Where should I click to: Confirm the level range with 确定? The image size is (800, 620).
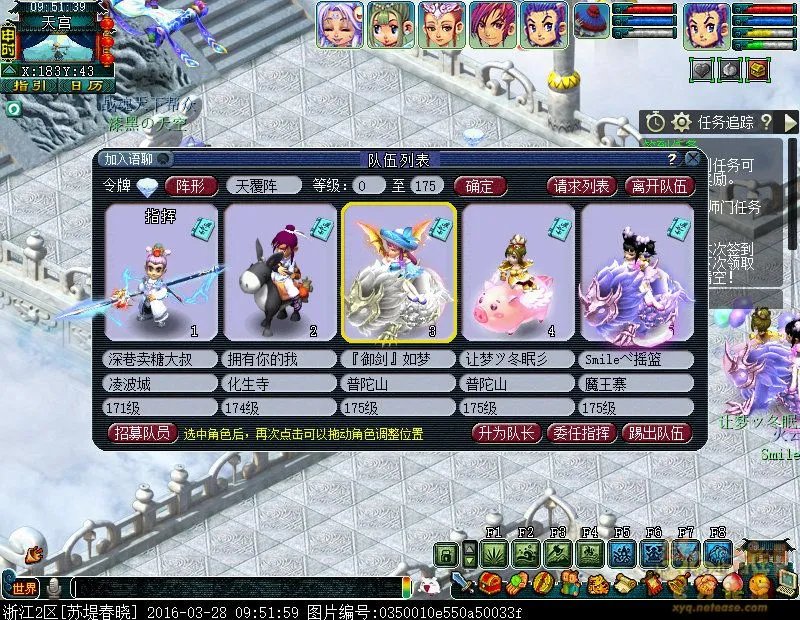tap(479, 185)
